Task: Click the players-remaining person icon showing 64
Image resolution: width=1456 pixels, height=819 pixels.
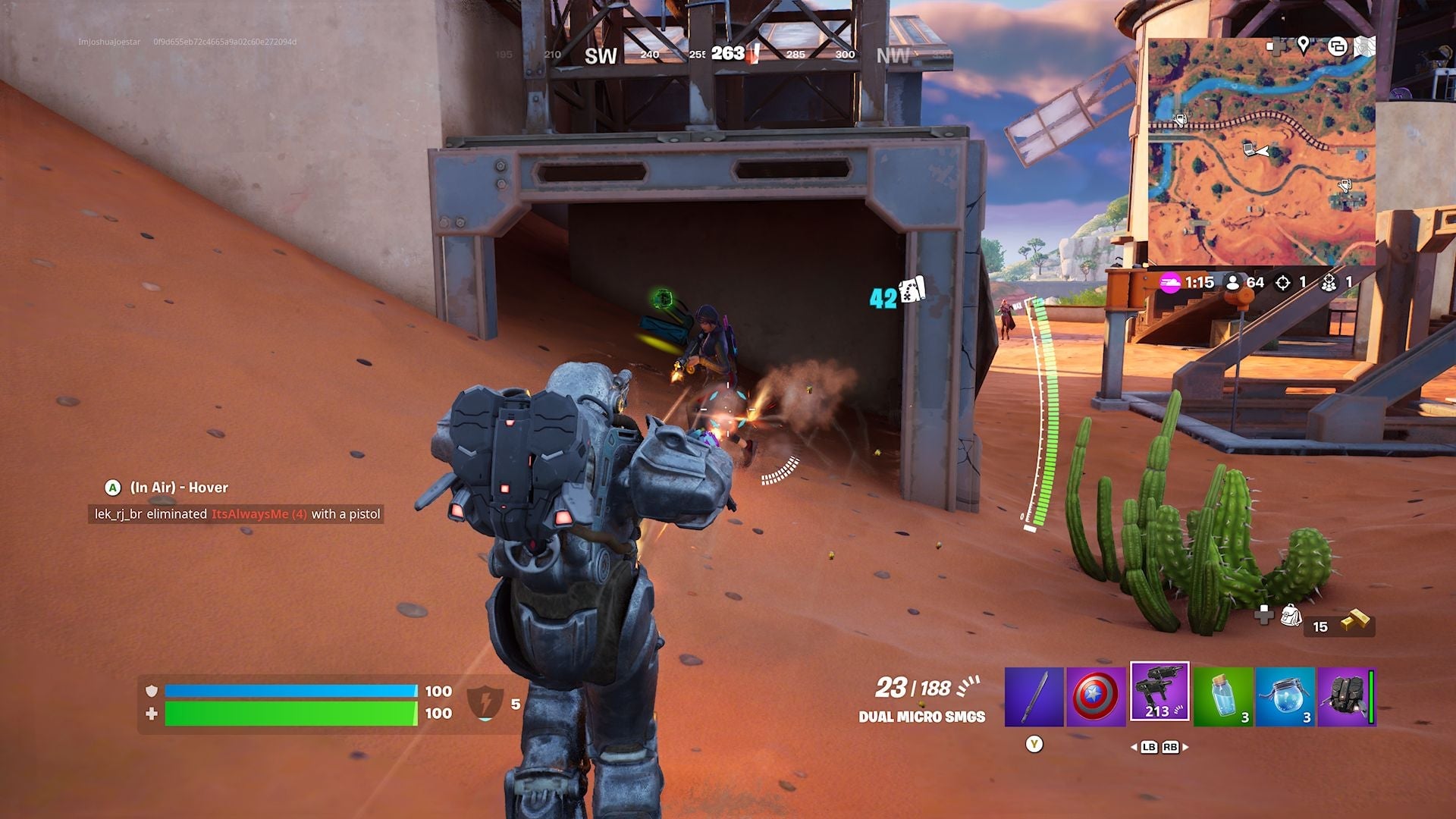Action: tap(1233, 282)
